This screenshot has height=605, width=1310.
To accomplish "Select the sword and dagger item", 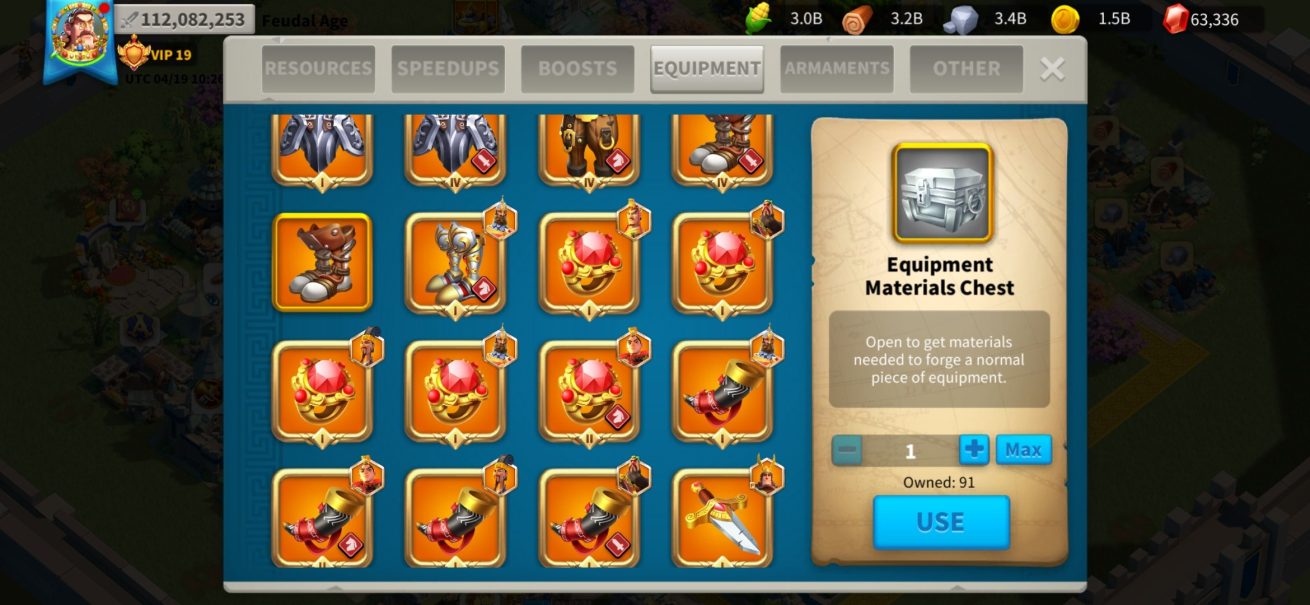I will tap(722, 518).
